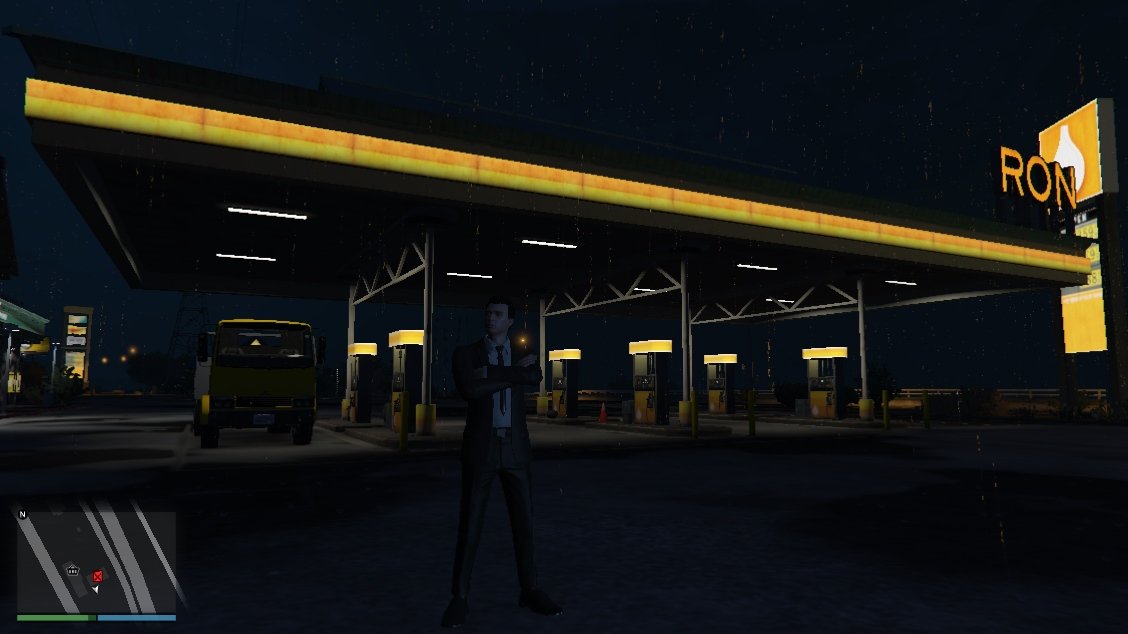The width and height of the screenshot is (1128, 634).
Task: Click the white store blip on minimap
Action: 73,569
